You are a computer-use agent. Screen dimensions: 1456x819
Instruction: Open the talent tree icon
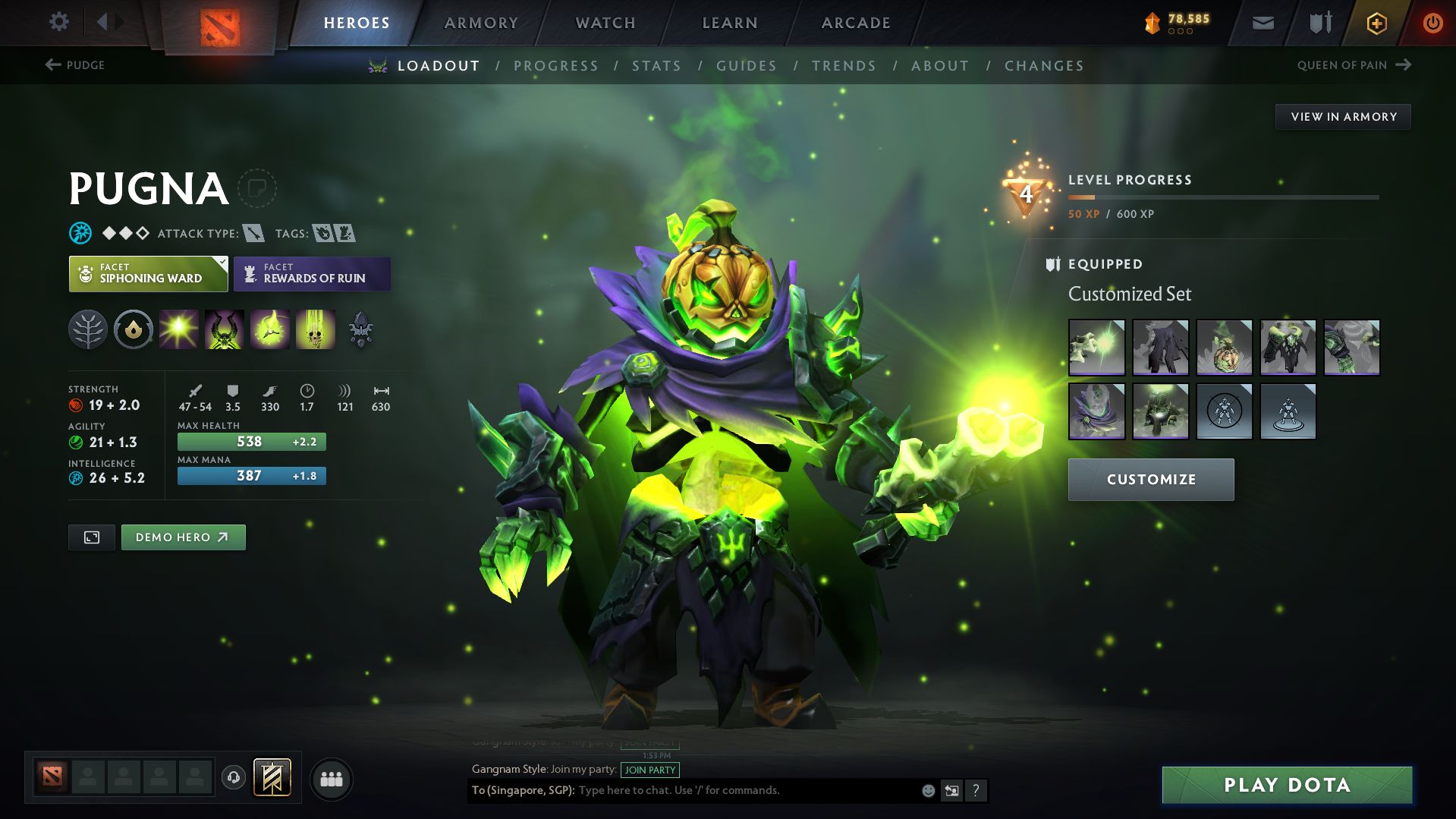coord(87,329)
